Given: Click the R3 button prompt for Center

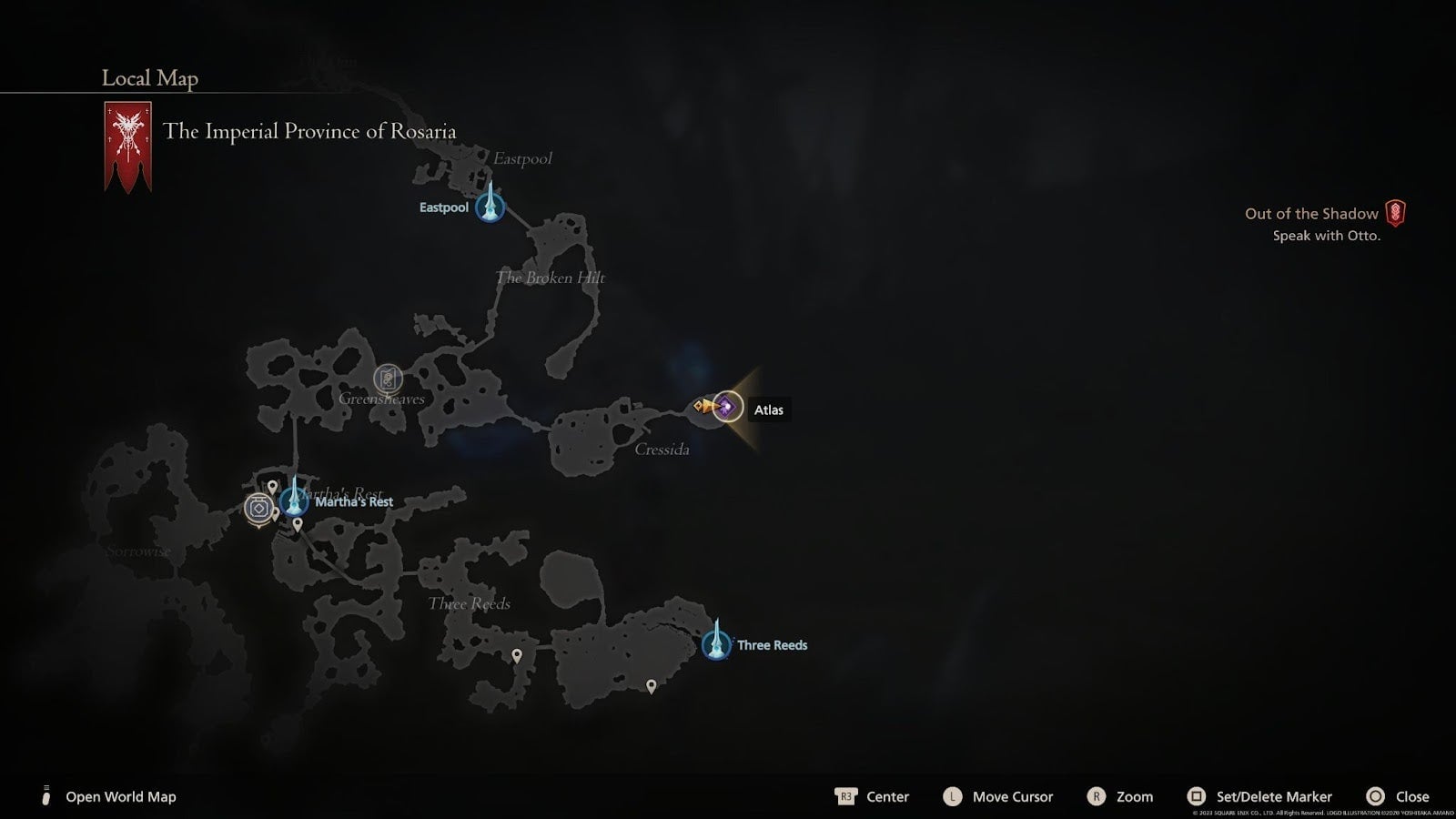Looking at the screenshot, I should [x=844, y=796].
